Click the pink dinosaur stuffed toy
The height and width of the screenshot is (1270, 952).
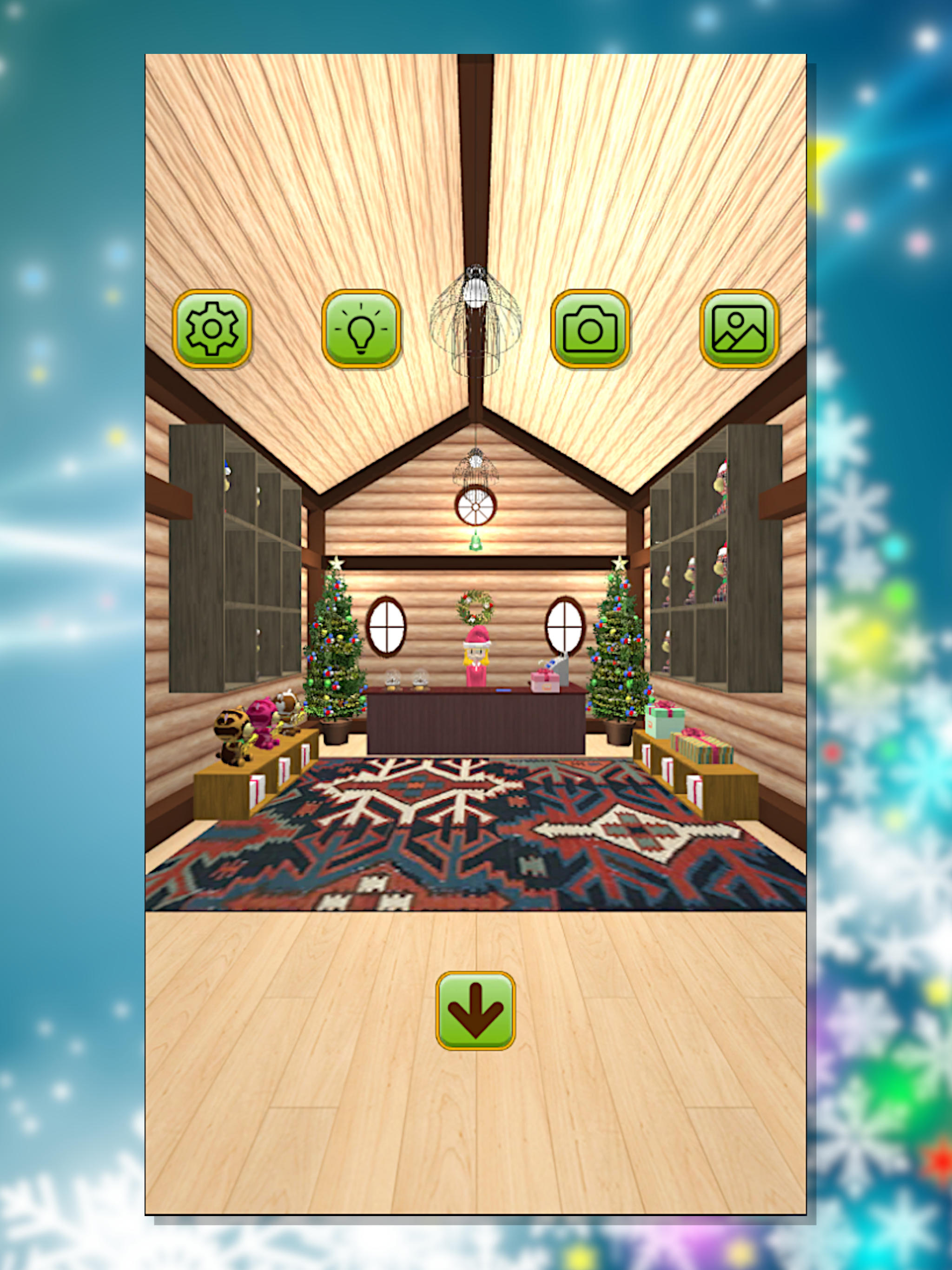[x=262, y=720]
